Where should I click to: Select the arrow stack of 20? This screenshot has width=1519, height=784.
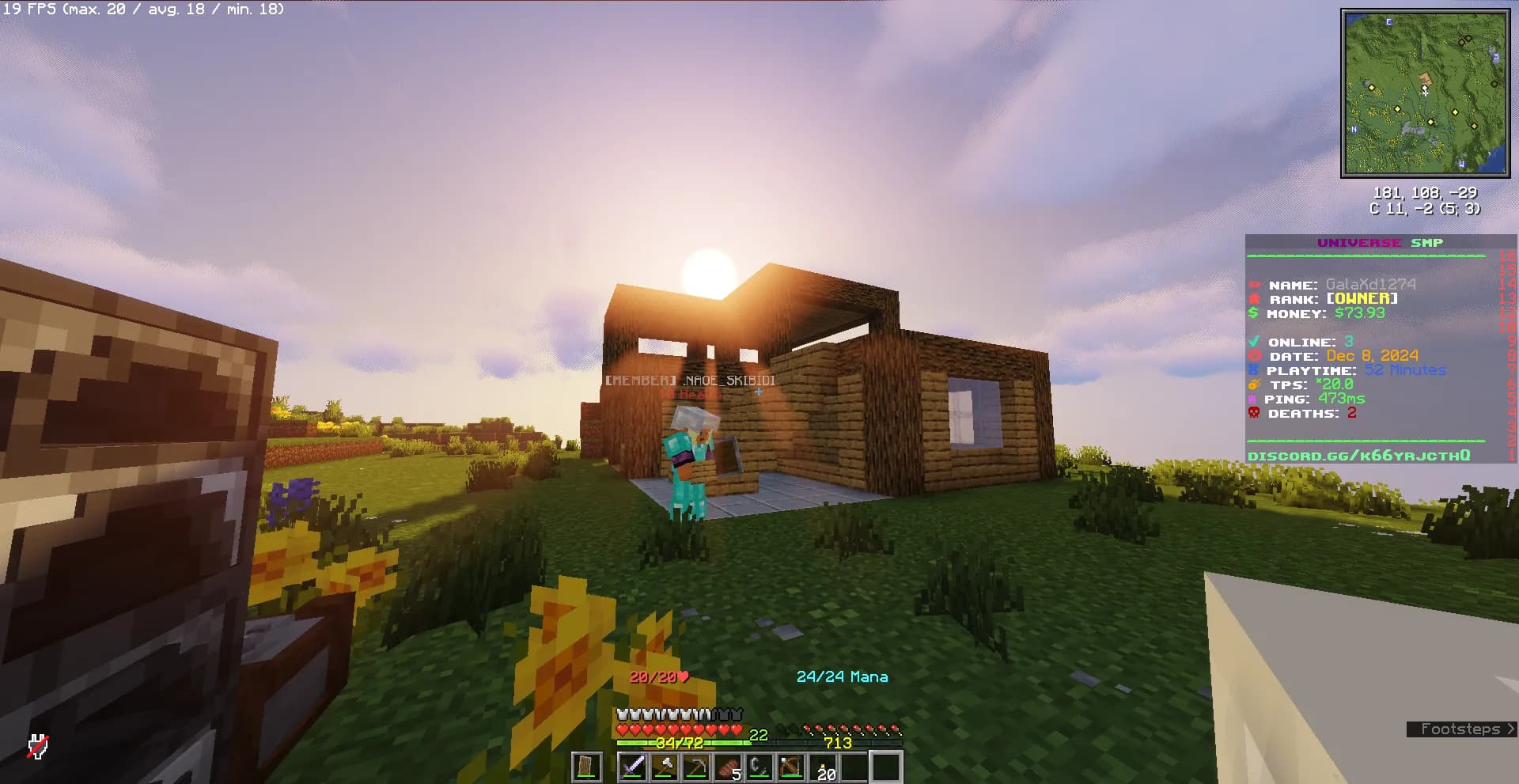coord(823,765)
